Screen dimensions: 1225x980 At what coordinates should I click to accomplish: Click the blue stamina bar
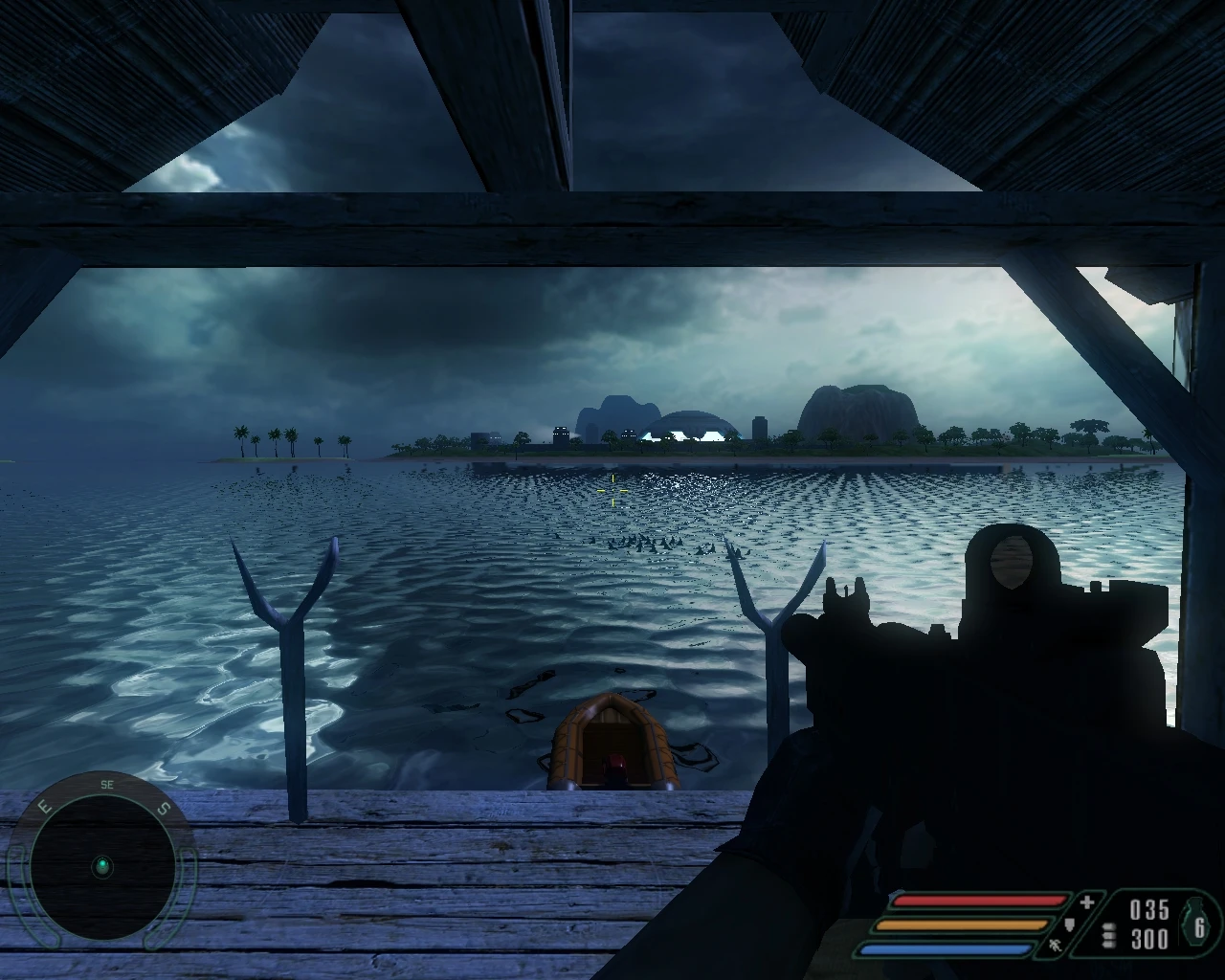click(947, 947)
